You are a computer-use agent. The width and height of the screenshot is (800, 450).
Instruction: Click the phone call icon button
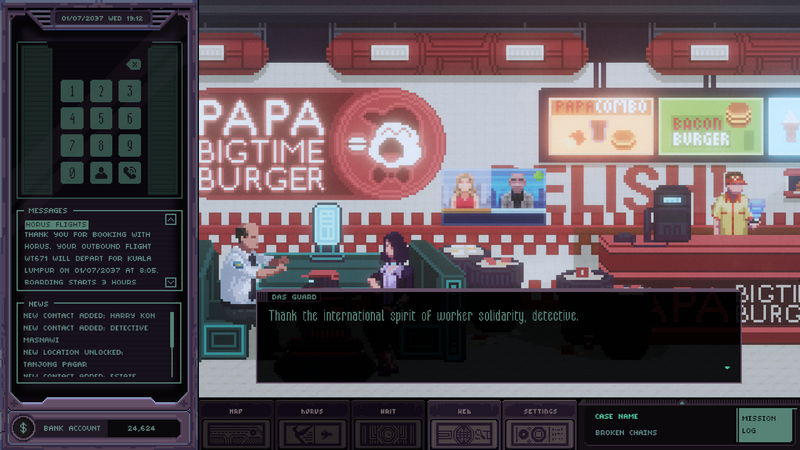pyautogui.click(x=129, y=173)
